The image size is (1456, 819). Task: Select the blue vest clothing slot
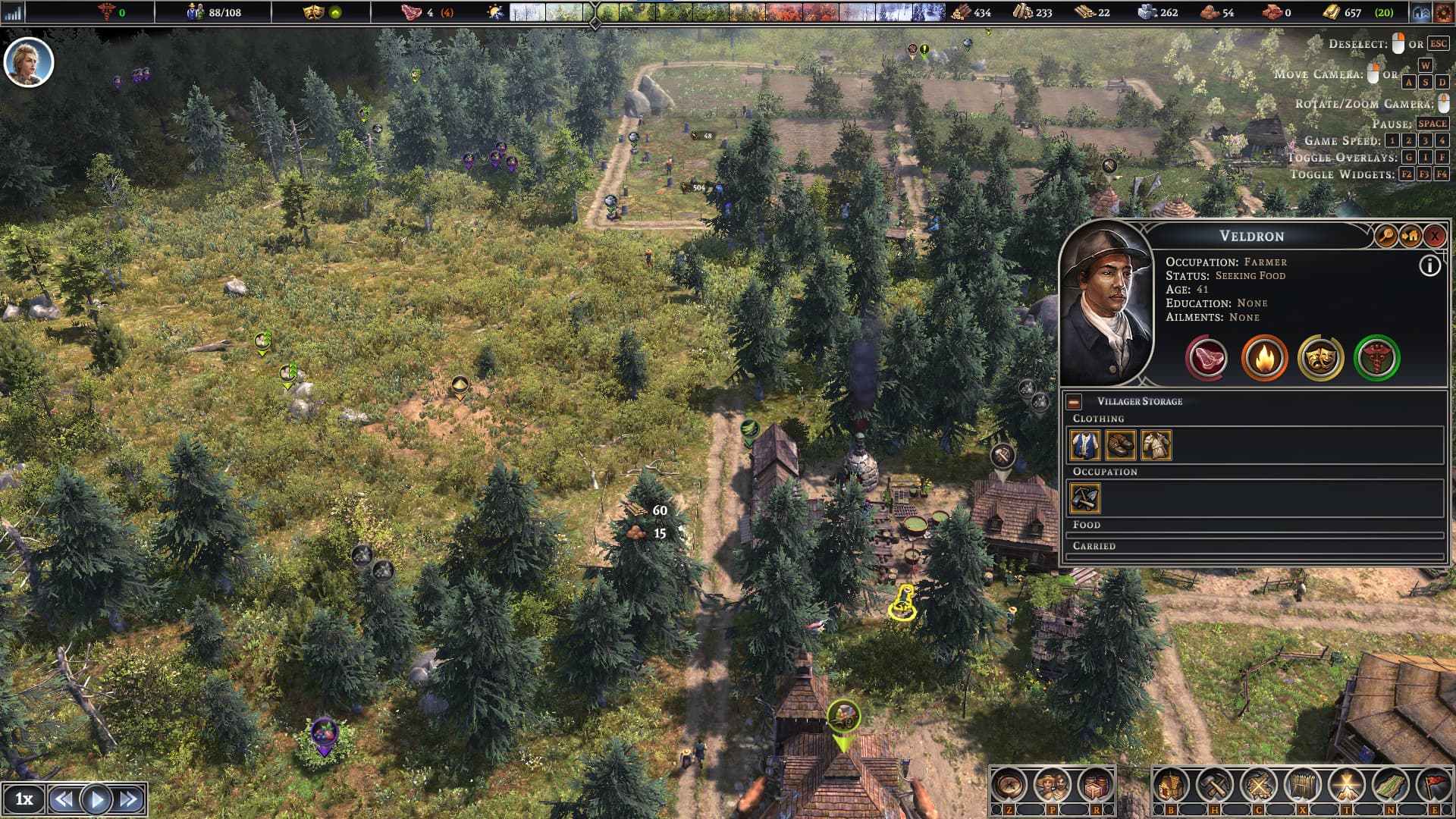click(x=1085, y=445)
